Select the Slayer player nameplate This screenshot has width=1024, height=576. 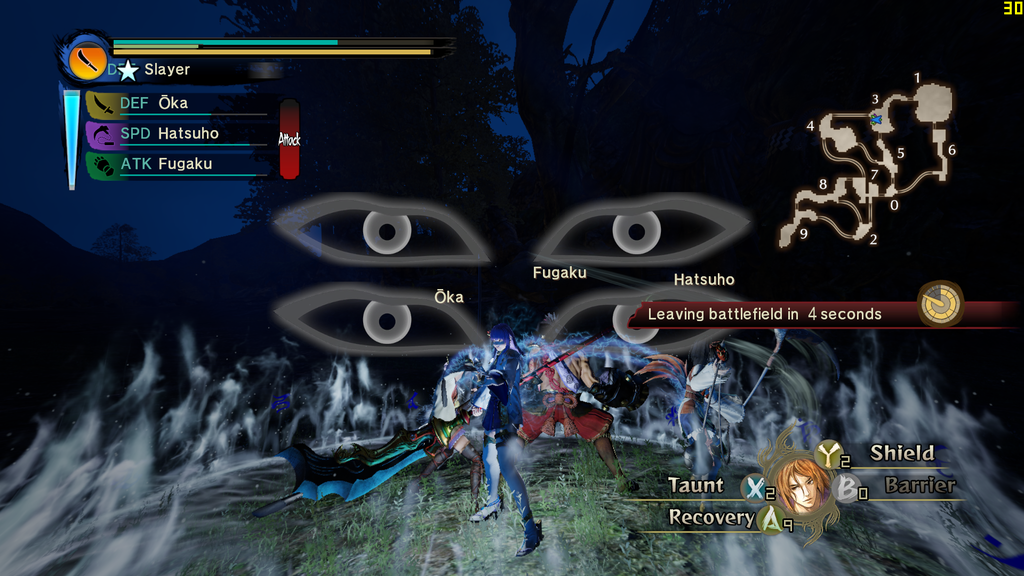tap(166, 70)
